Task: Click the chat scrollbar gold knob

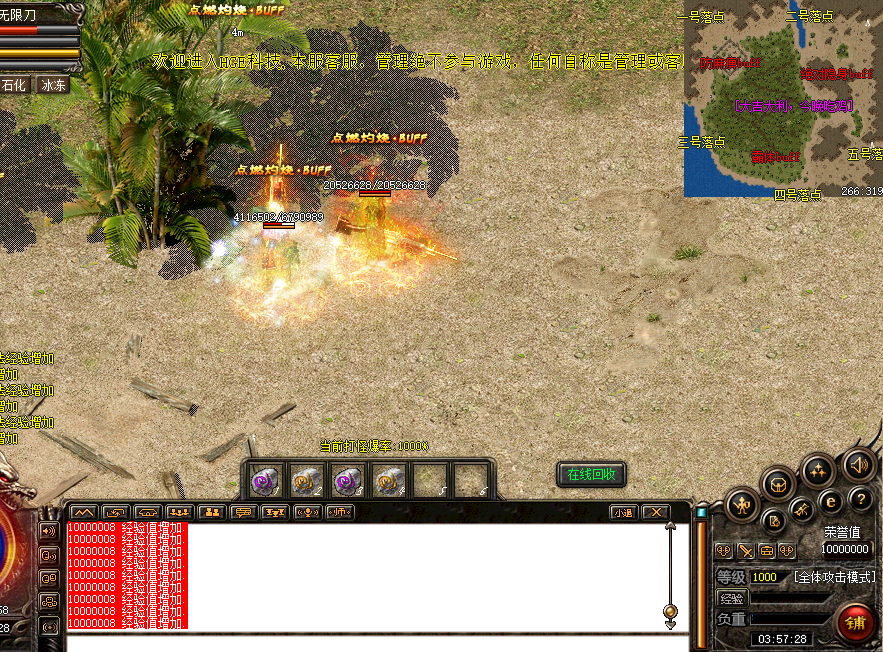Action: click(670, 611)
